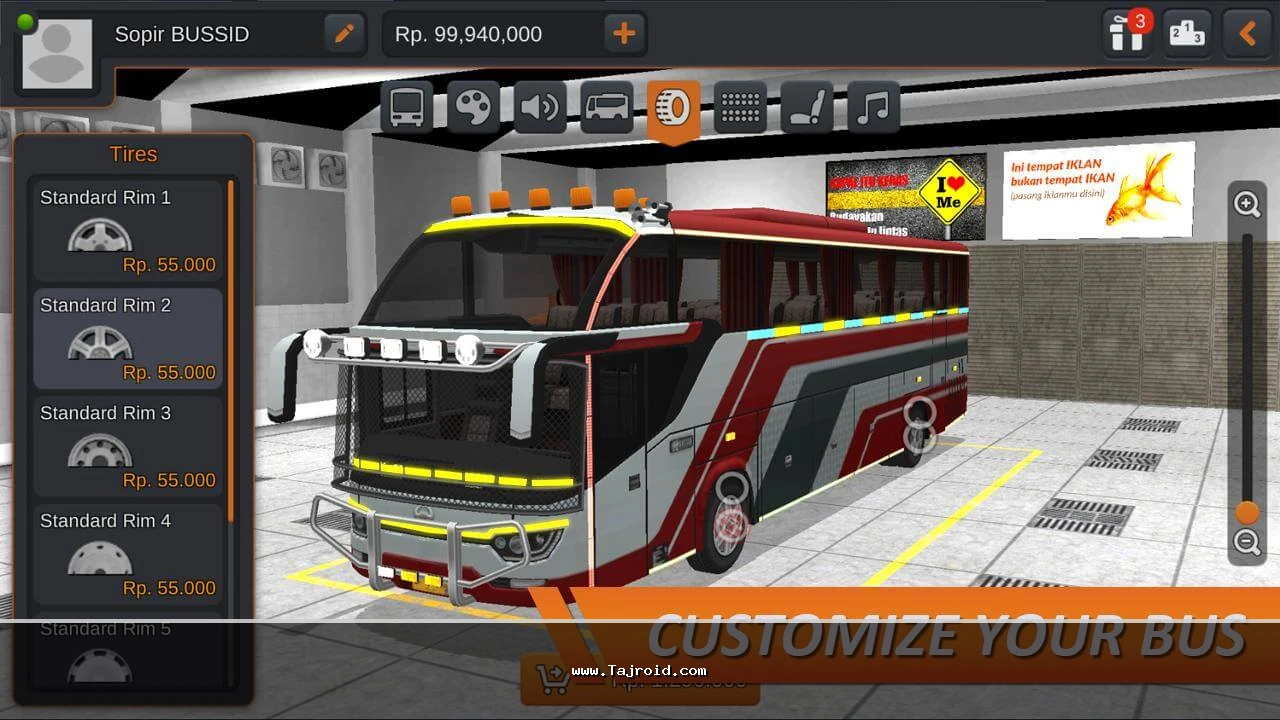The width and height of the screenshot is (1280, 720).
Task: Zoom out with the magnifier minus
Action: tap(1247, 543)
